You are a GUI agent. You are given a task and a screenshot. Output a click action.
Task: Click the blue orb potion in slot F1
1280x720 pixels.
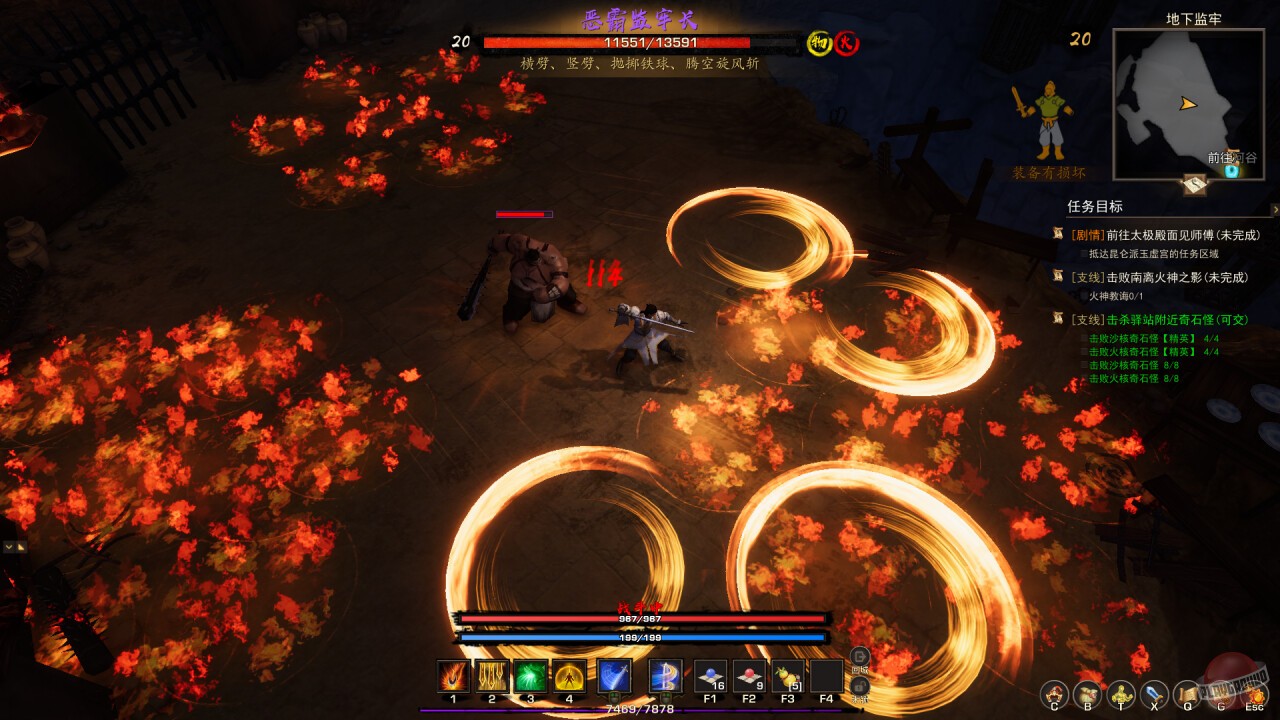coord(713,675)
